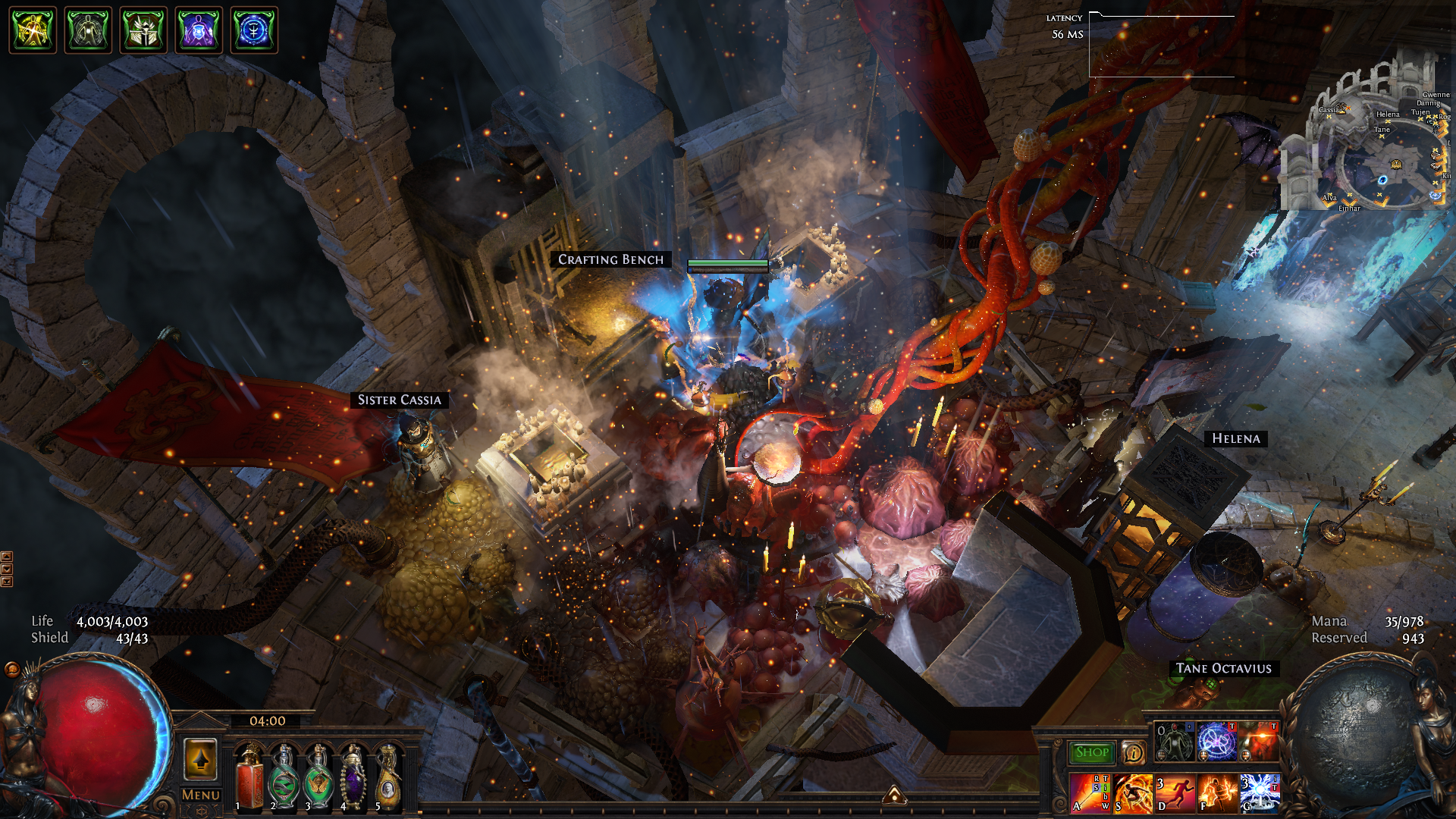Activate the lightning orb skill bound to G

[1260, 792]
